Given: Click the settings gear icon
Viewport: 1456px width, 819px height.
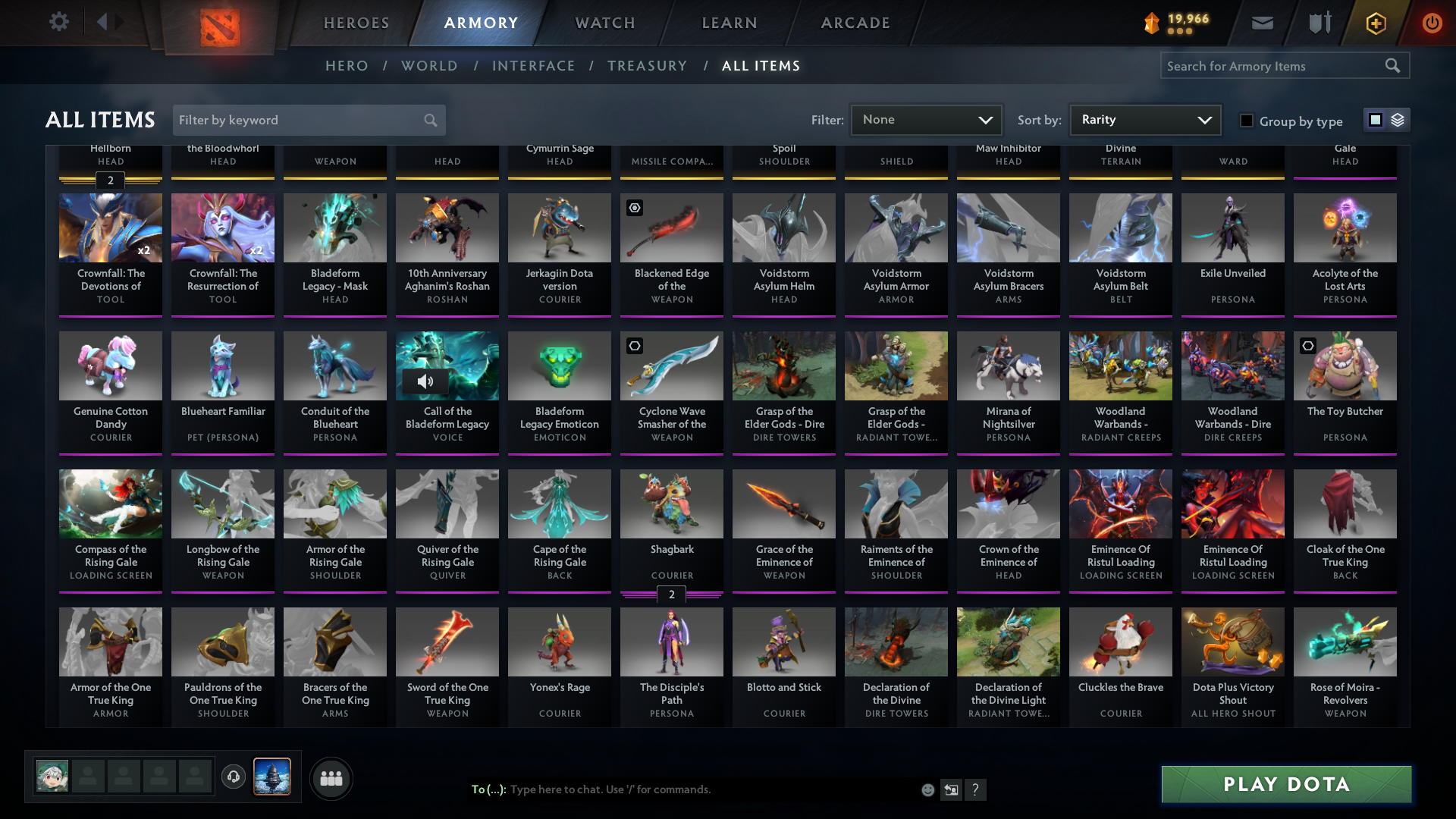Looking at the screenshot, I should 58,21.
